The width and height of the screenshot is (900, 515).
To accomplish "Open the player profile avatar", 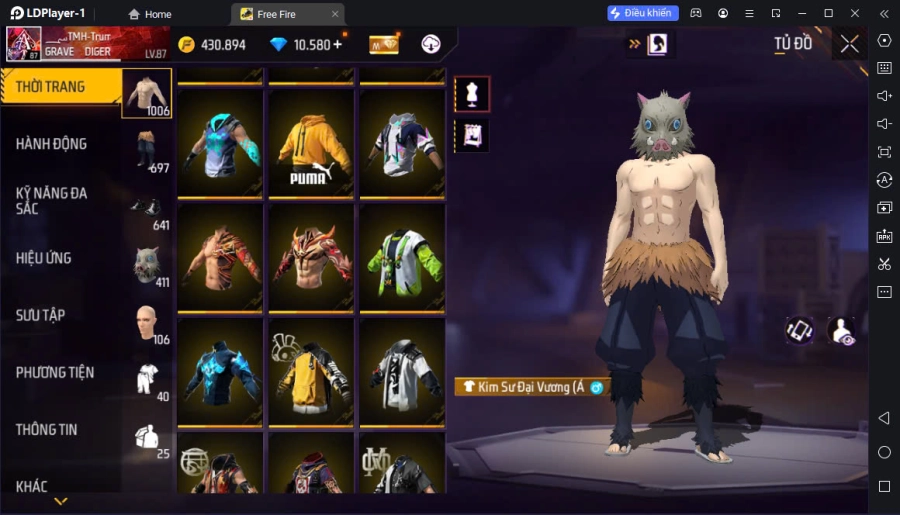I will point(24,44).
